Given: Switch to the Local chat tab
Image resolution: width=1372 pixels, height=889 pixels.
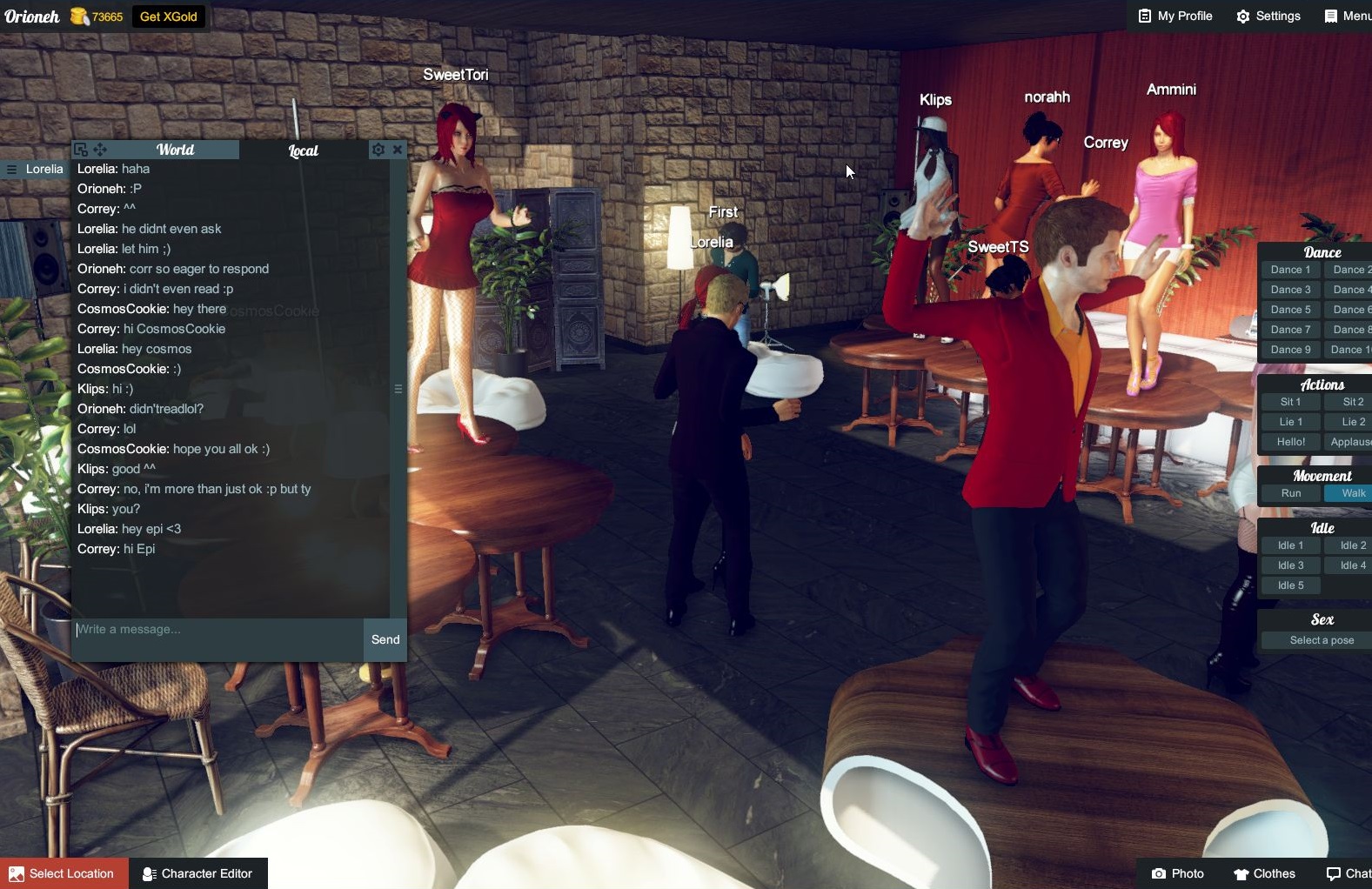Looking at the screenshot, I should [303, 150].
